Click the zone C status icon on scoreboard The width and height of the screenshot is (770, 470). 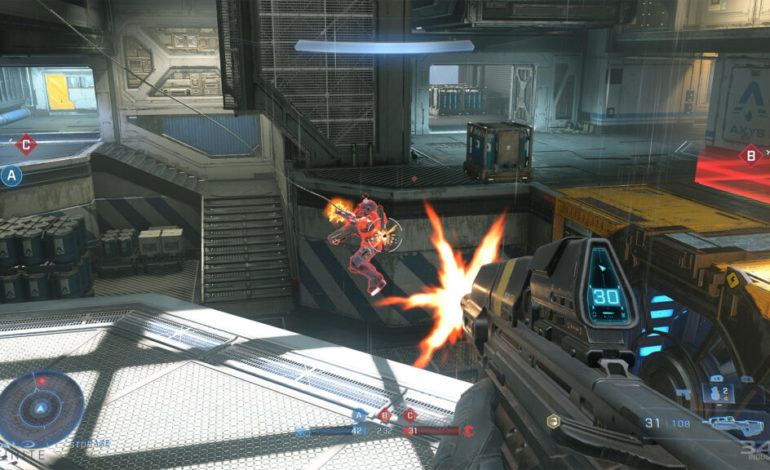pyautogui.click(x=410, y=415)
